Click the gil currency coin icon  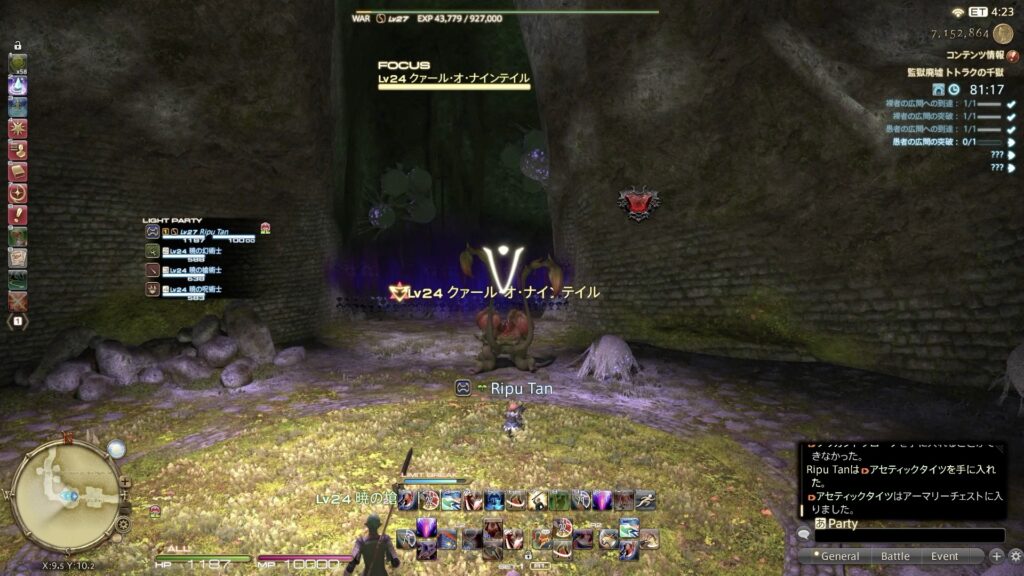pos(1003,34)
